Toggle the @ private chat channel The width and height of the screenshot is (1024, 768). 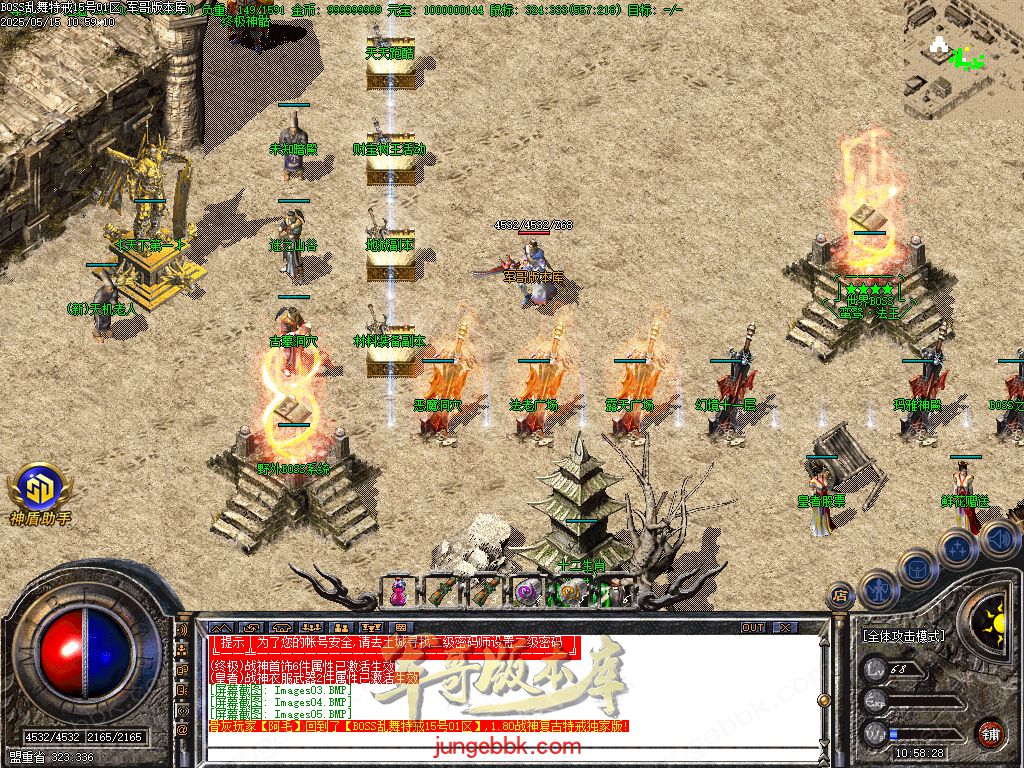point(182,730)
